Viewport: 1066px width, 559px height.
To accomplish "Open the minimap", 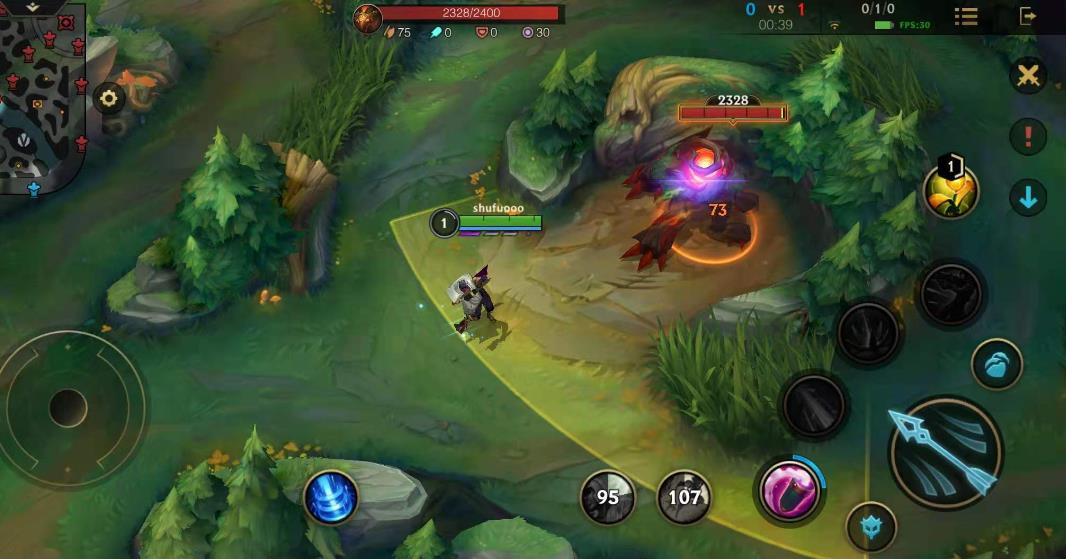I will pos(40,100).
